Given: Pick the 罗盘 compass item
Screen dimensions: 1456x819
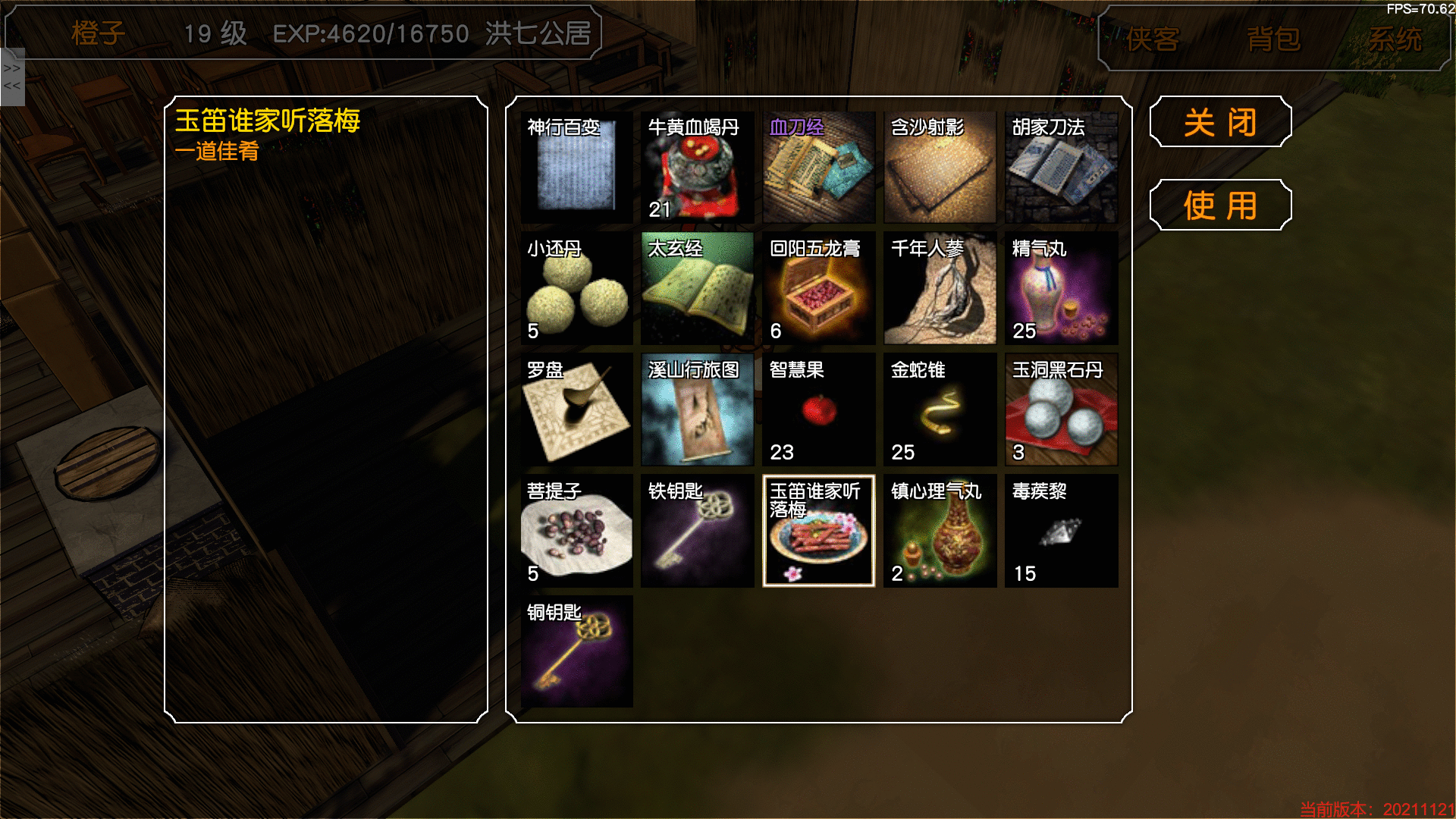Looking at the screenshot, I should pos(576,410).
